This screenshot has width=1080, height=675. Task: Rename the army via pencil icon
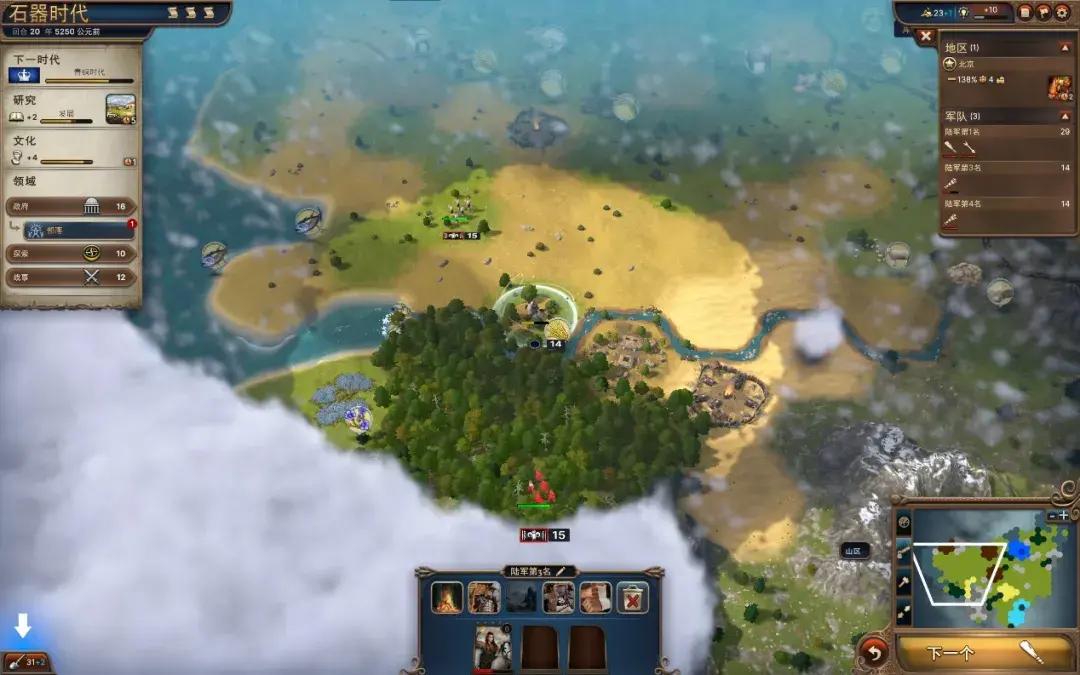click(561, 571)
